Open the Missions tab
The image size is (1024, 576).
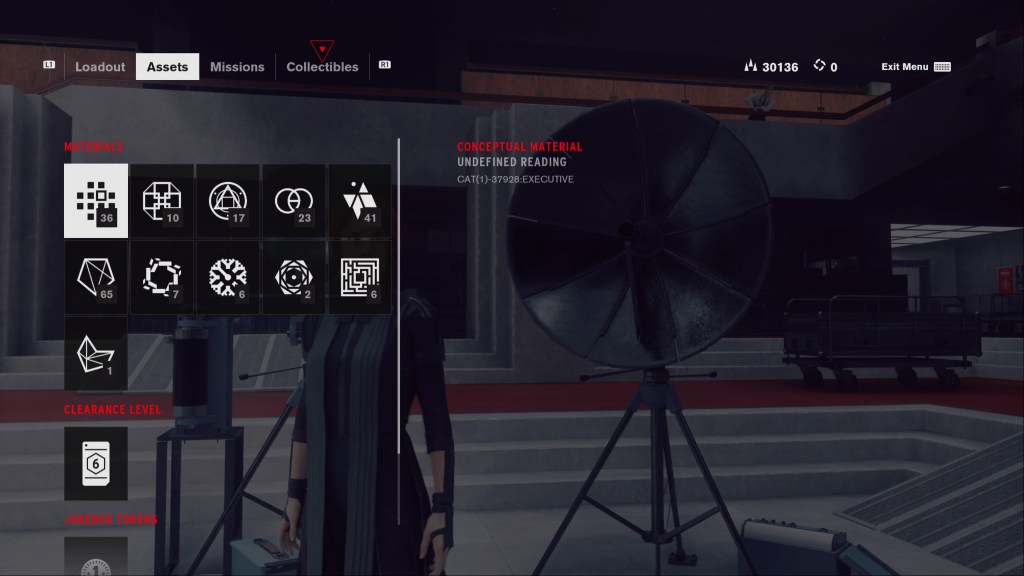tap(237, 67)
